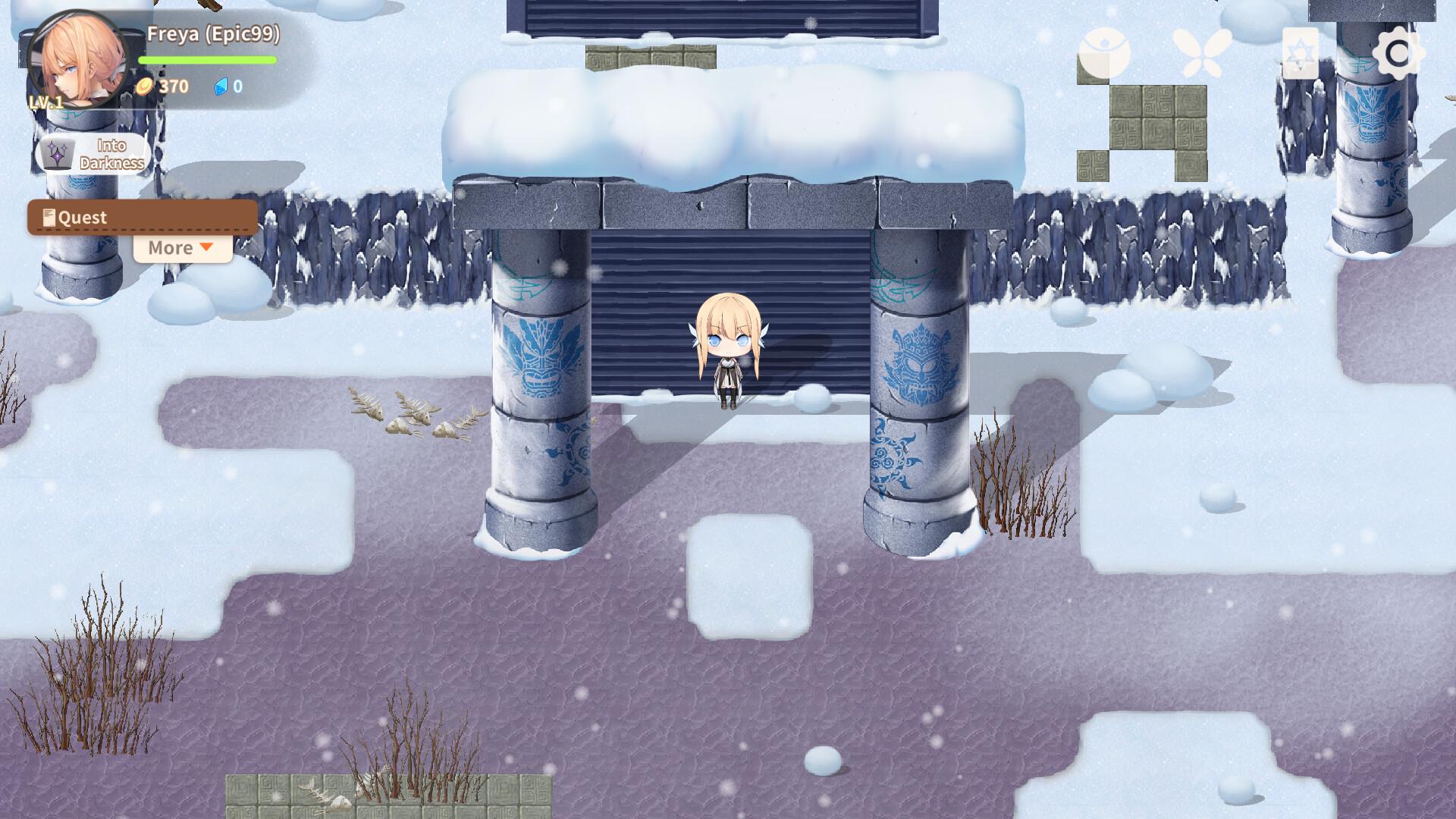1456x819 pixels.
Task: Click the gem count showing 0
Action: (237, 86)
